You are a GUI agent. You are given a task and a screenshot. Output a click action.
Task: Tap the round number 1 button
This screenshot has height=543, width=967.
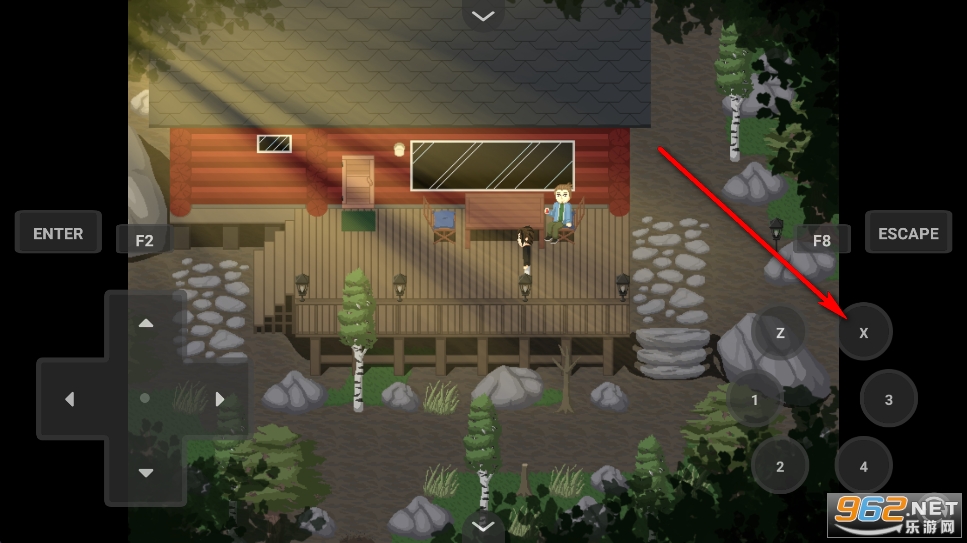click(x=755, y=400)
